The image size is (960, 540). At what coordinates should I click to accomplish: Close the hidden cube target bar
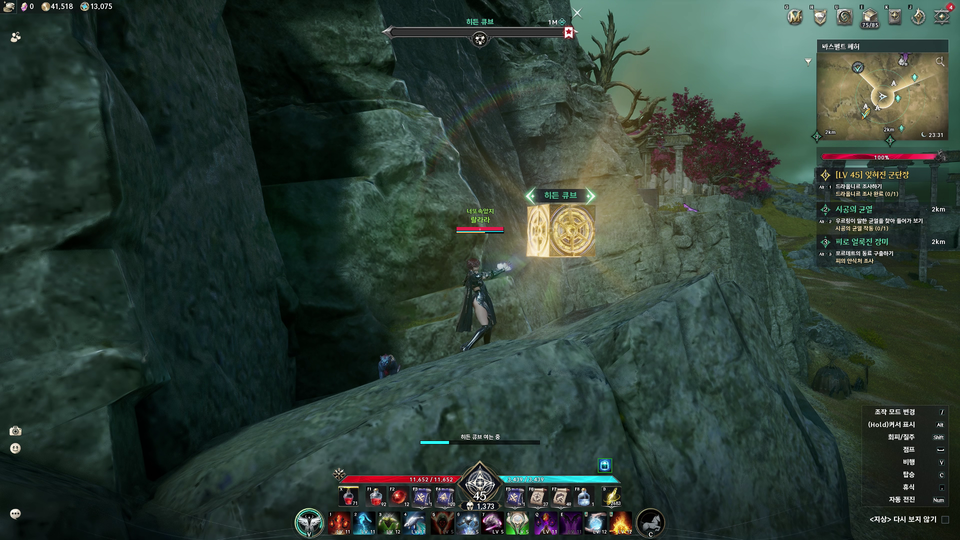577,13
